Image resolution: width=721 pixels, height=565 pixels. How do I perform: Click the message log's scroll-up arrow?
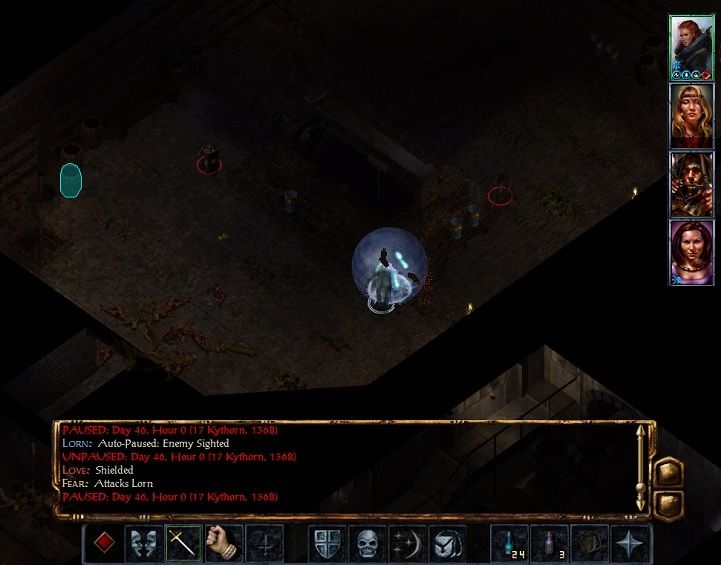click(642, 434)
